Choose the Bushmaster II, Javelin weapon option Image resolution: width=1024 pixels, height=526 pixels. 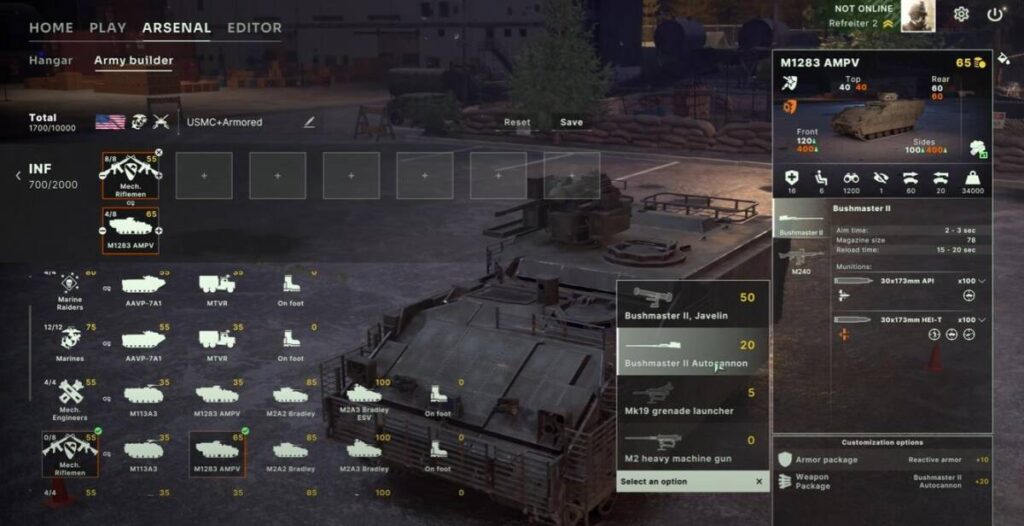[x=692, y=304]
